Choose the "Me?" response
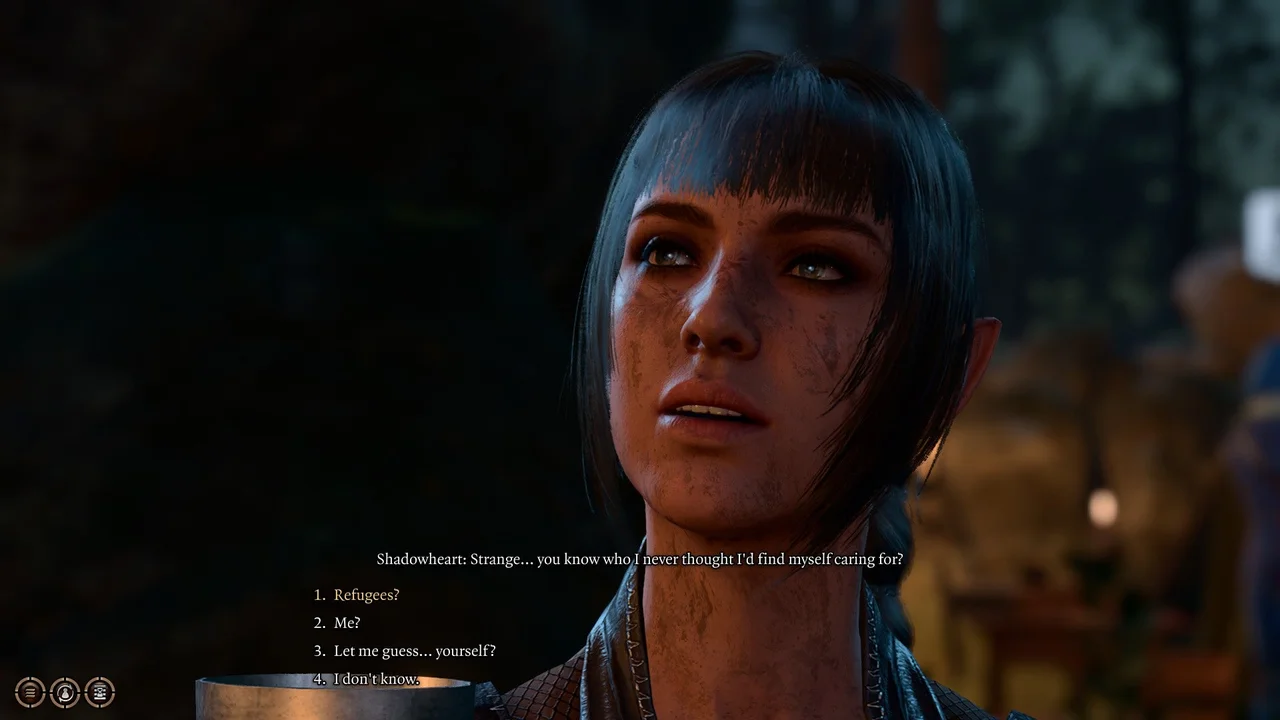 tap(346, 622)
